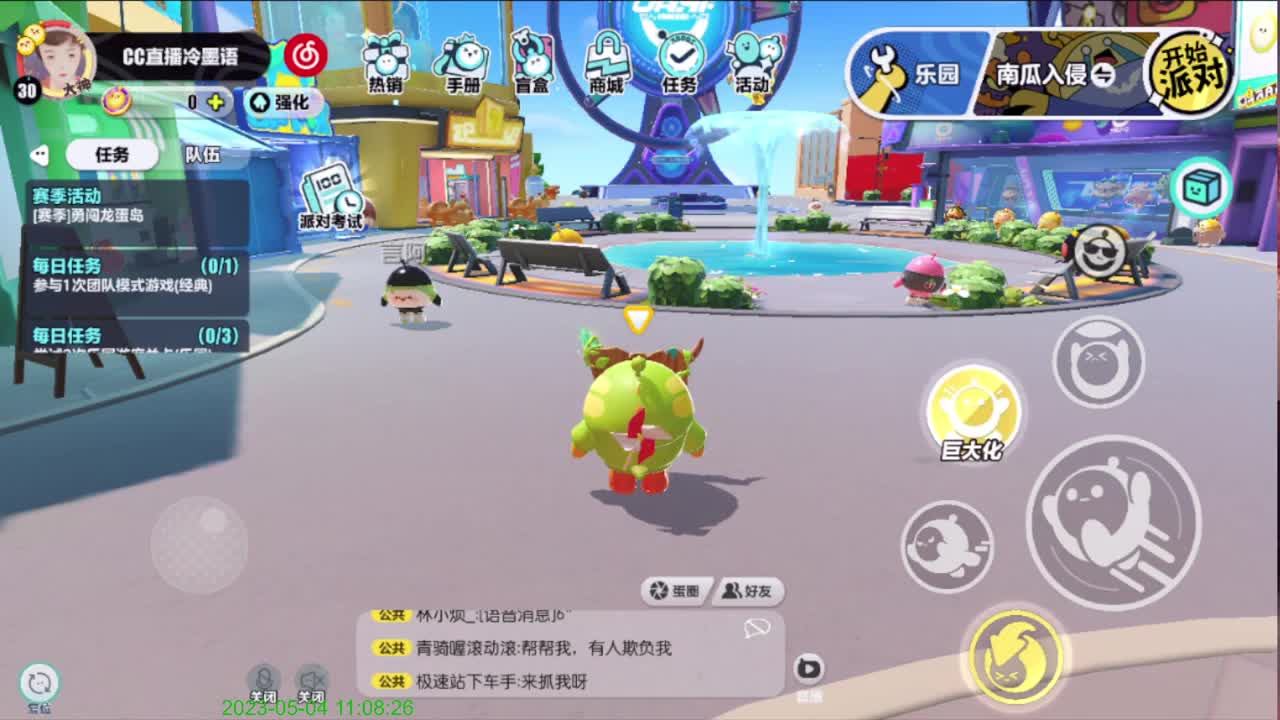Switch to the 队伍 team tab

click(204, 155)
